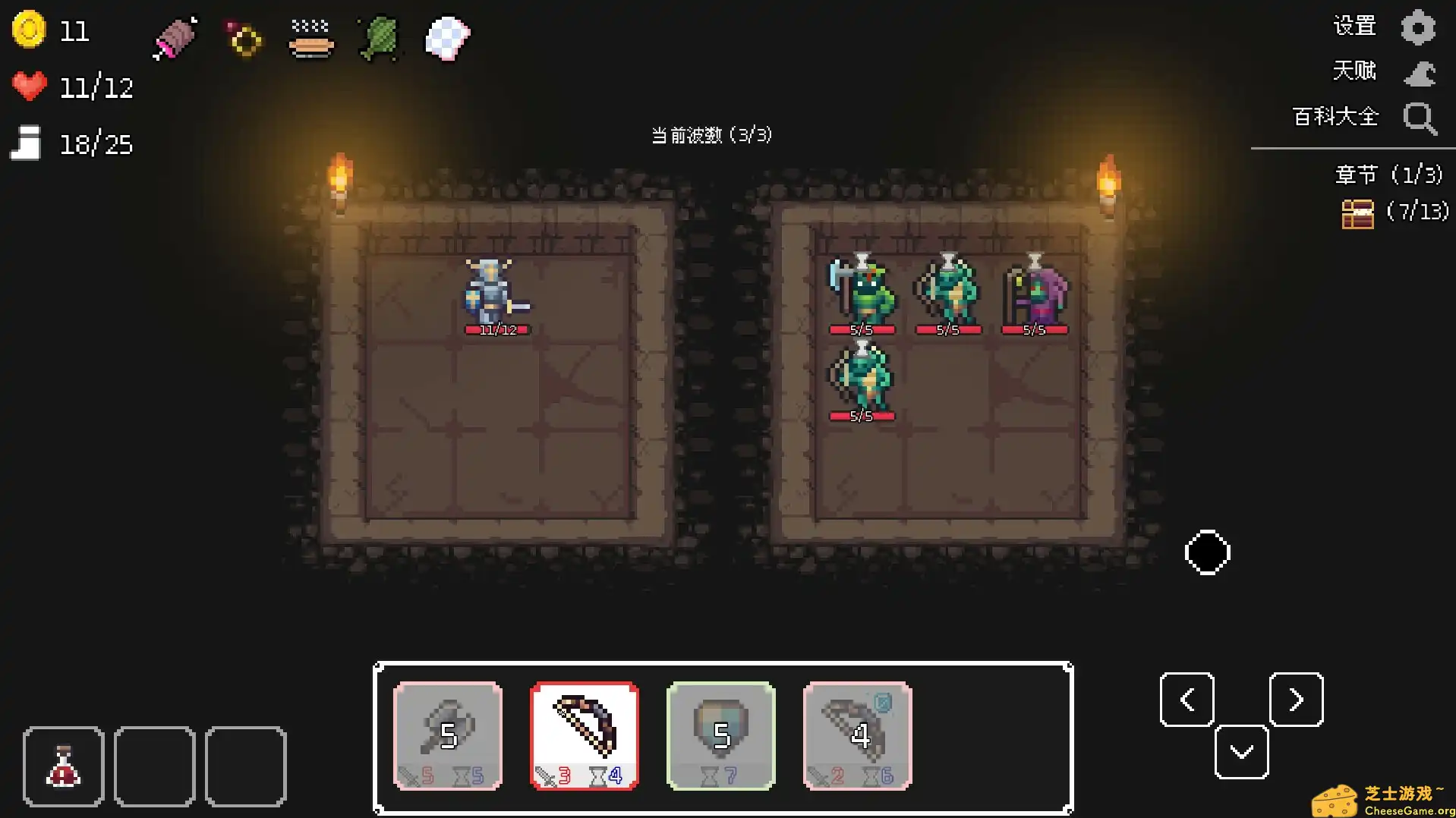This screenshot has width=1456, height=818.
Task: Click the left chevron arrow button
Action: (x=1186, y=699)
